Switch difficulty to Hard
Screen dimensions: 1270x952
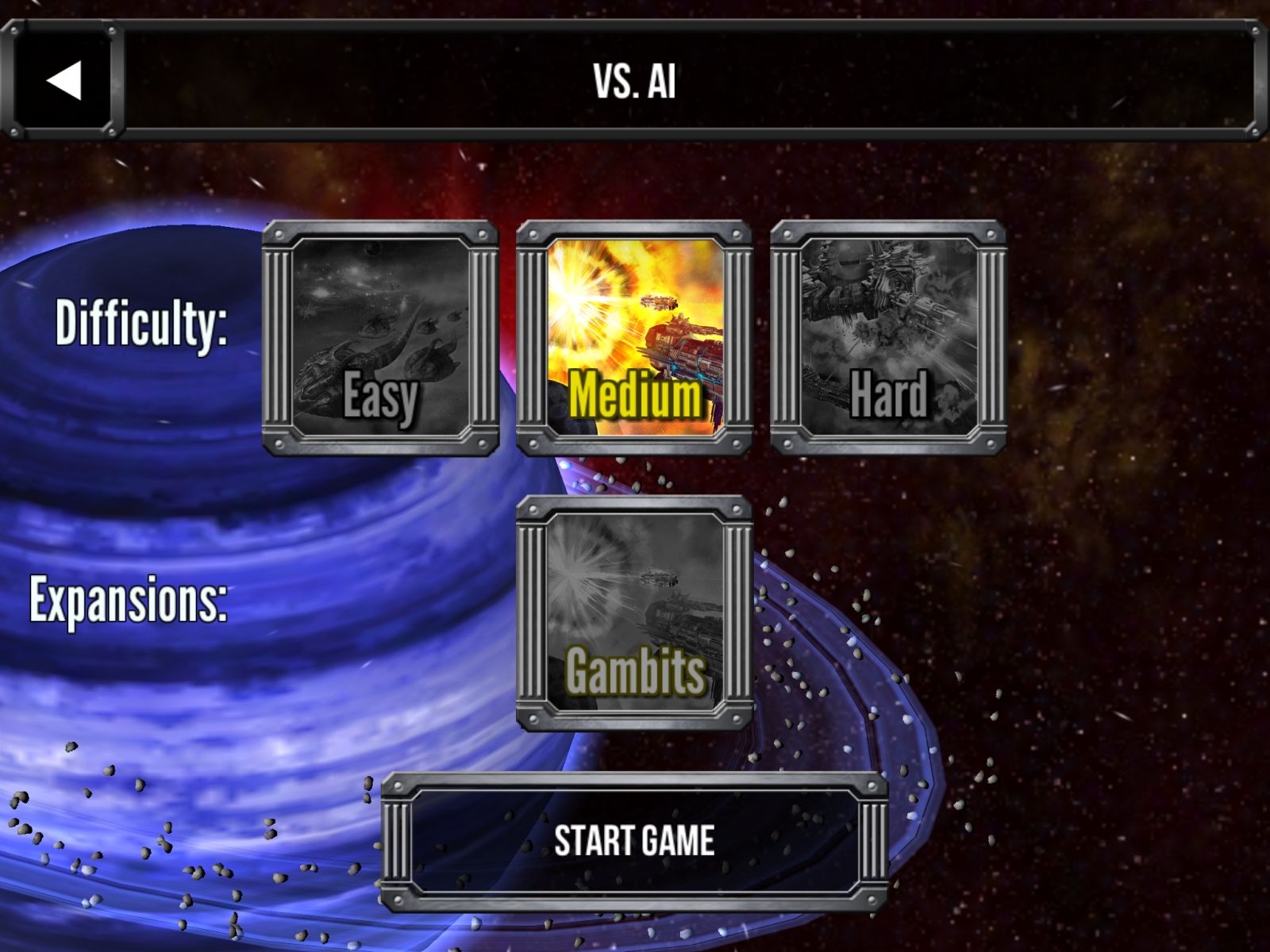point(888,338)
